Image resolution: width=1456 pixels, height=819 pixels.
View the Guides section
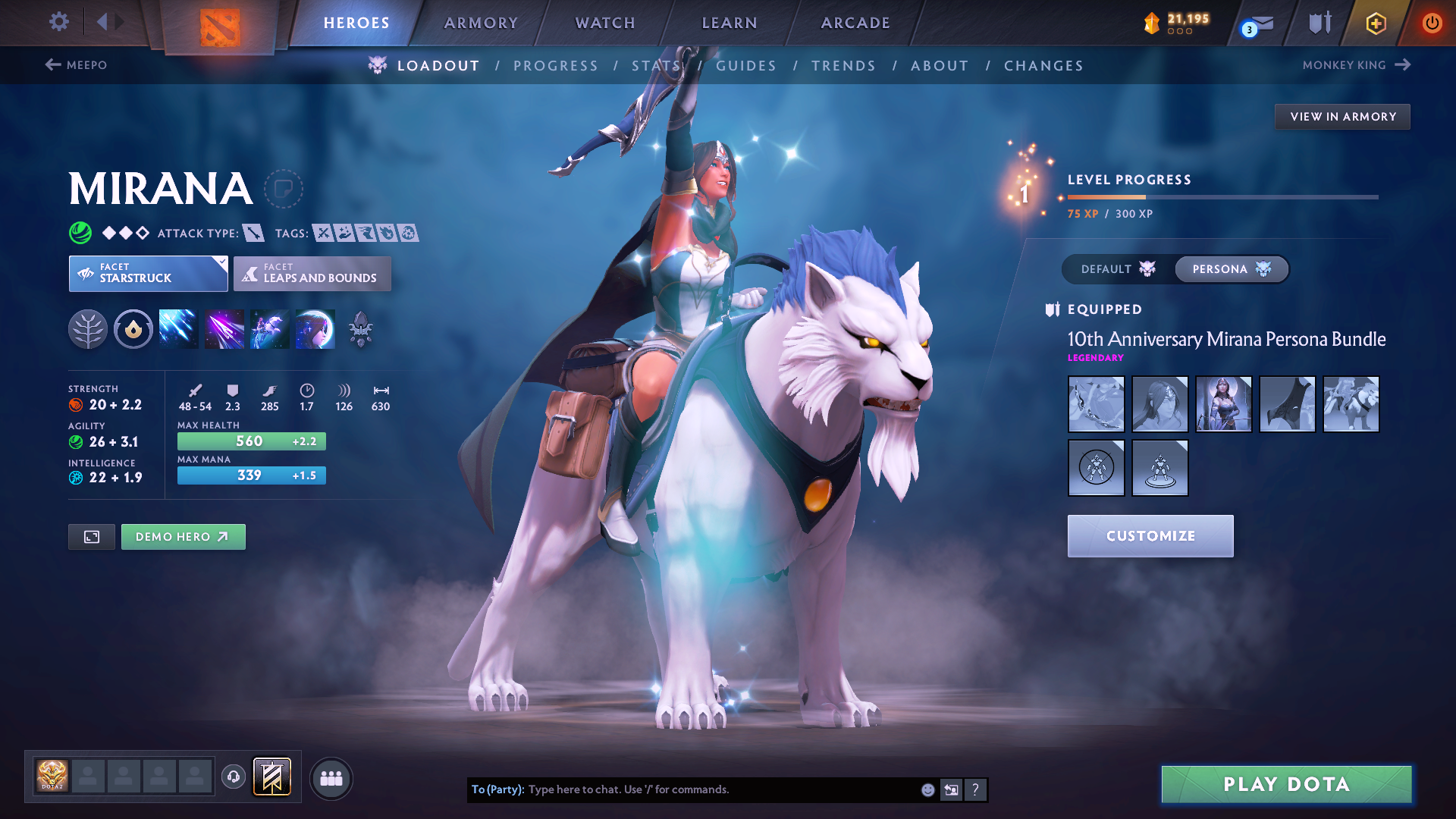746,66
